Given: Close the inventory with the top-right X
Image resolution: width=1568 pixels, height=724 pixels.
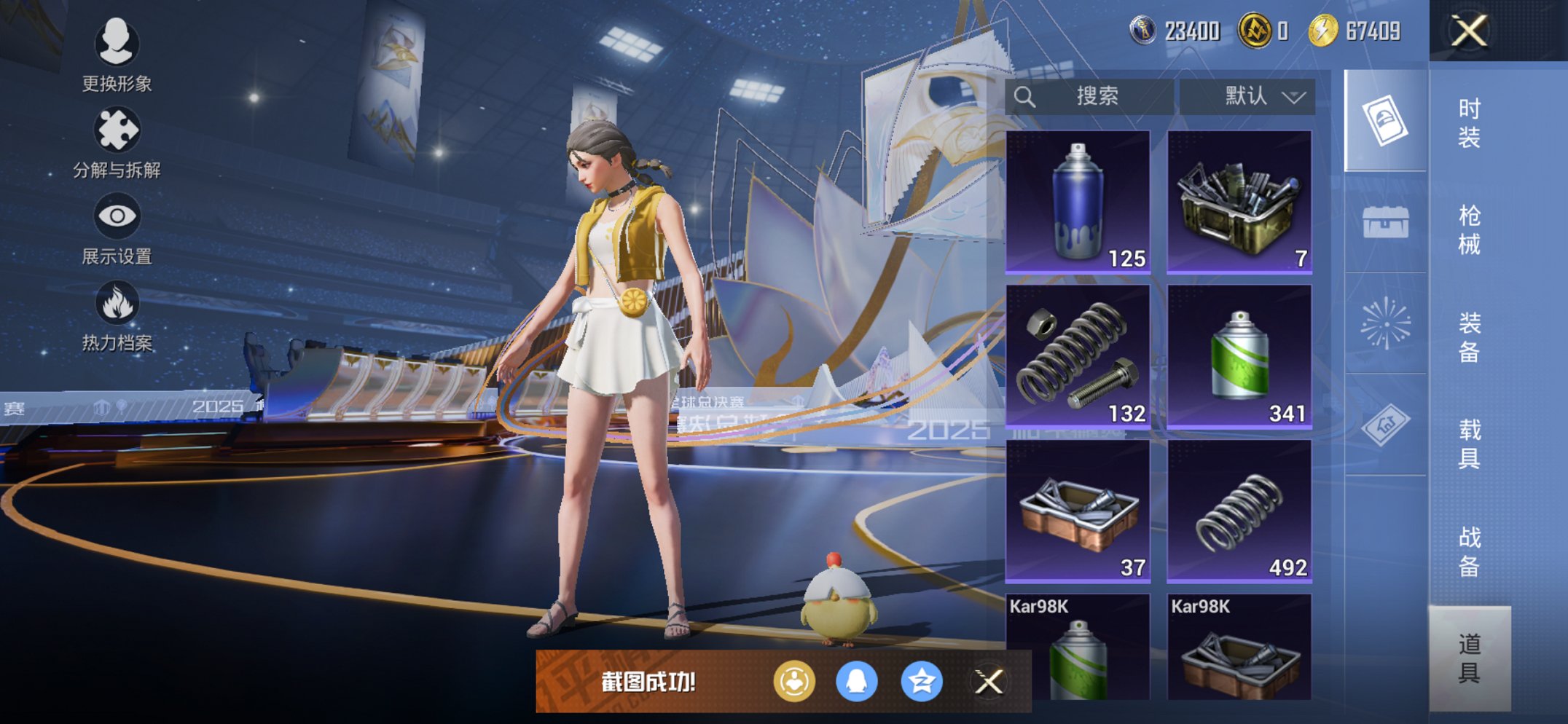Looking at the screenshot, I should (1469, 31).
